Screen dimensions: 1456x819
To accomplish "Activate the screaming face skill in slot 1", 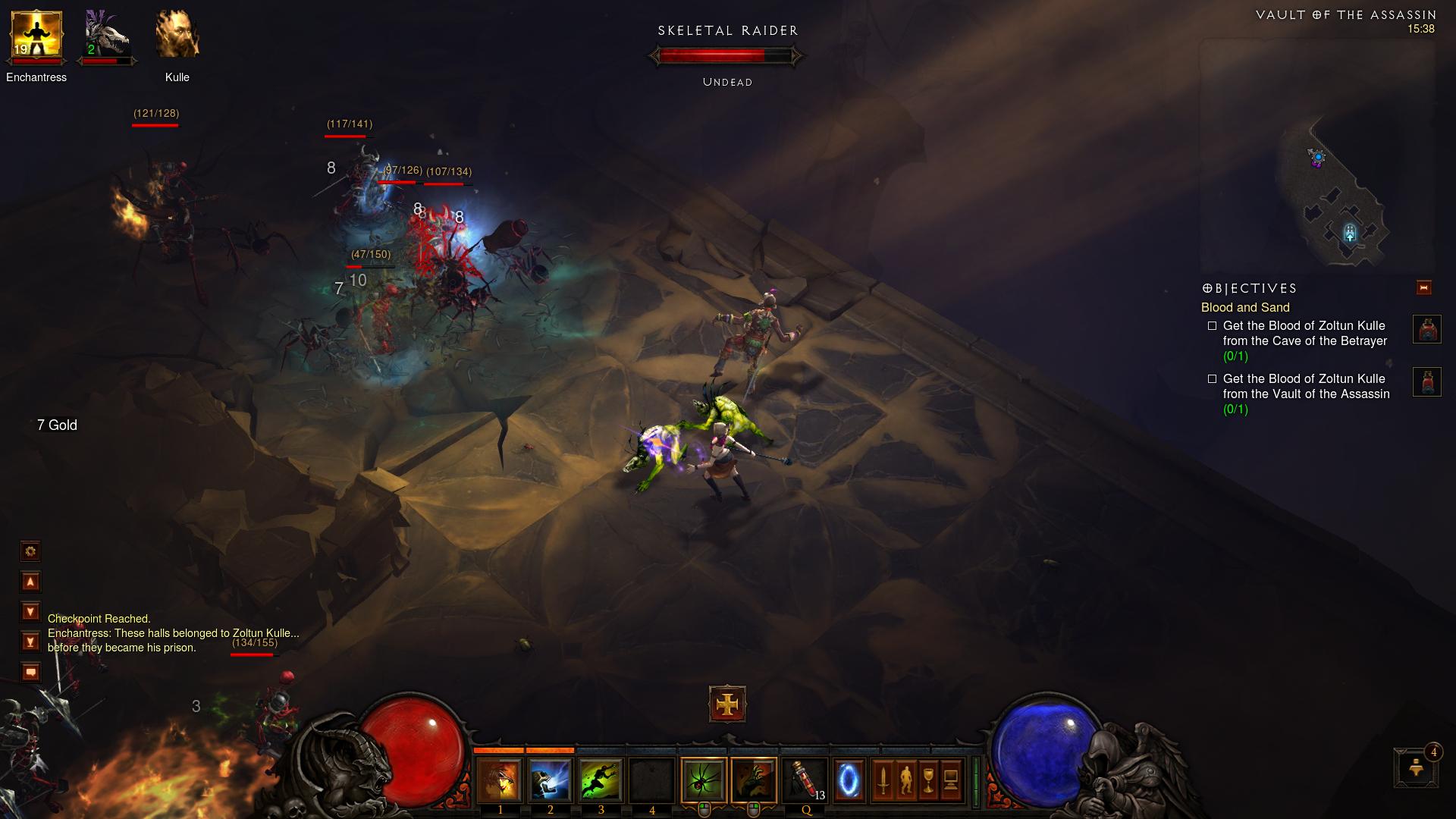I will coord(500,780).
